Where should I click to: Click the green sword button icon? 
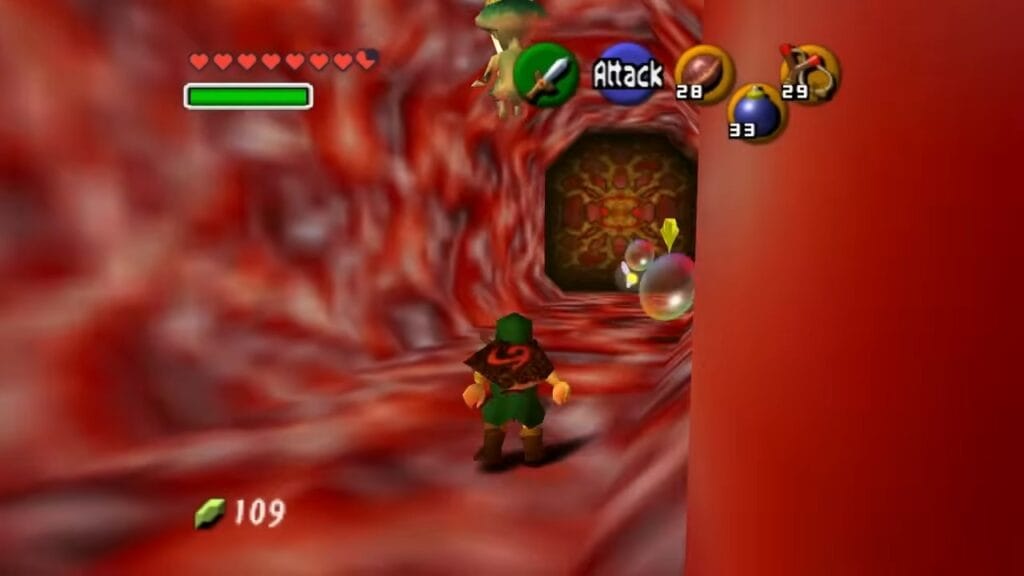[x=546, y=75]
